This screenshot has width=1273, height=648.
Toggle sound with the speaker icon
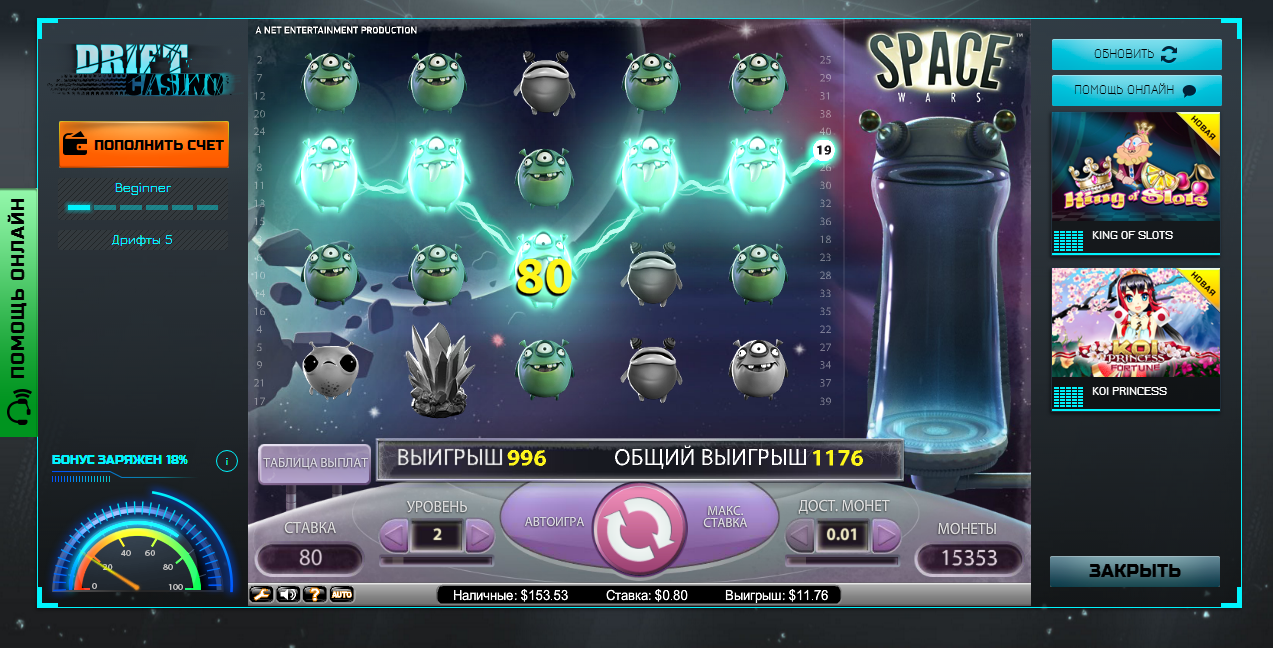click(288, 595)
